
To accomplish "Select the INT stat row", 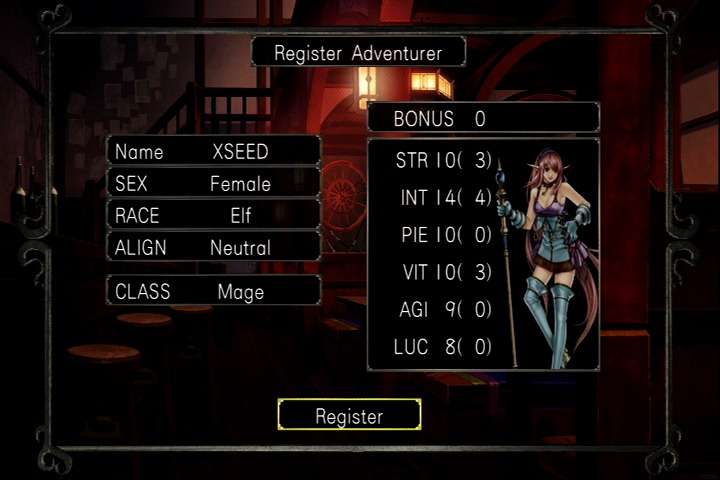I will [443, 197].
